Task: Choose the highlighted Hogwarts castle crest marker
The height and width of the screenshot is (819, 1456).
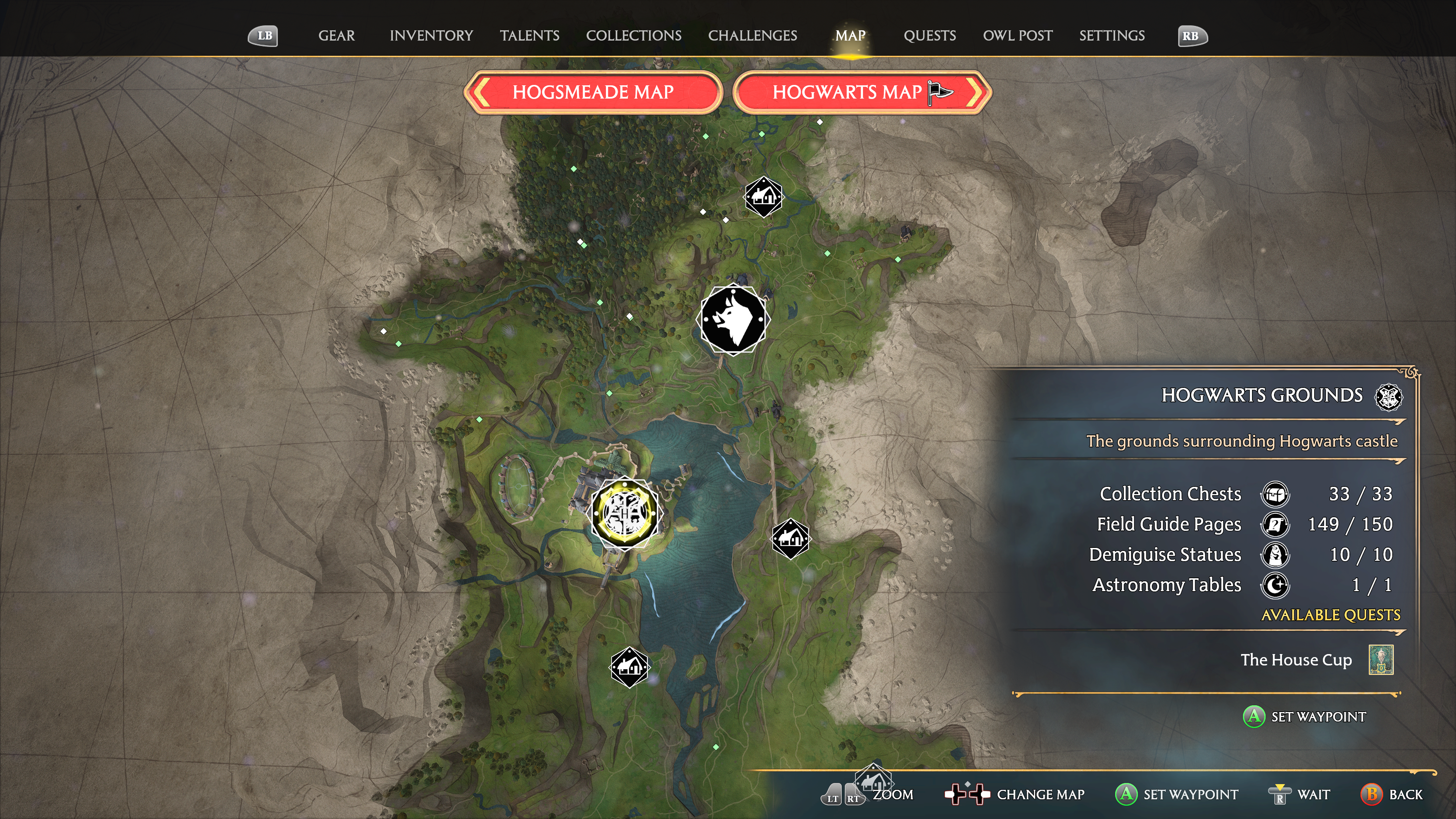Action: point(624,513)
